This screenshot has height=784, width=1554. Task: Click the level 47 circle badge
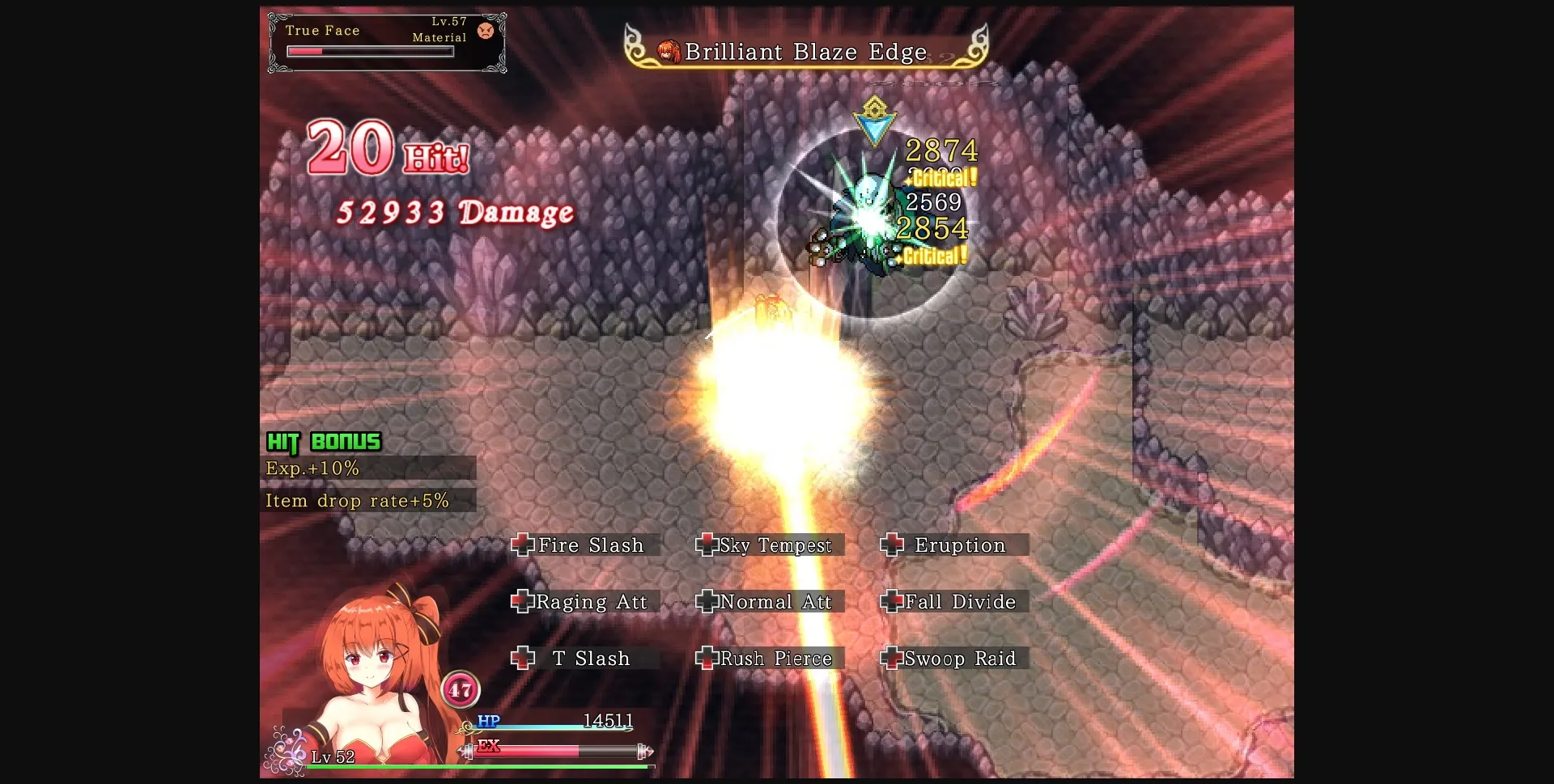(461, 689)
